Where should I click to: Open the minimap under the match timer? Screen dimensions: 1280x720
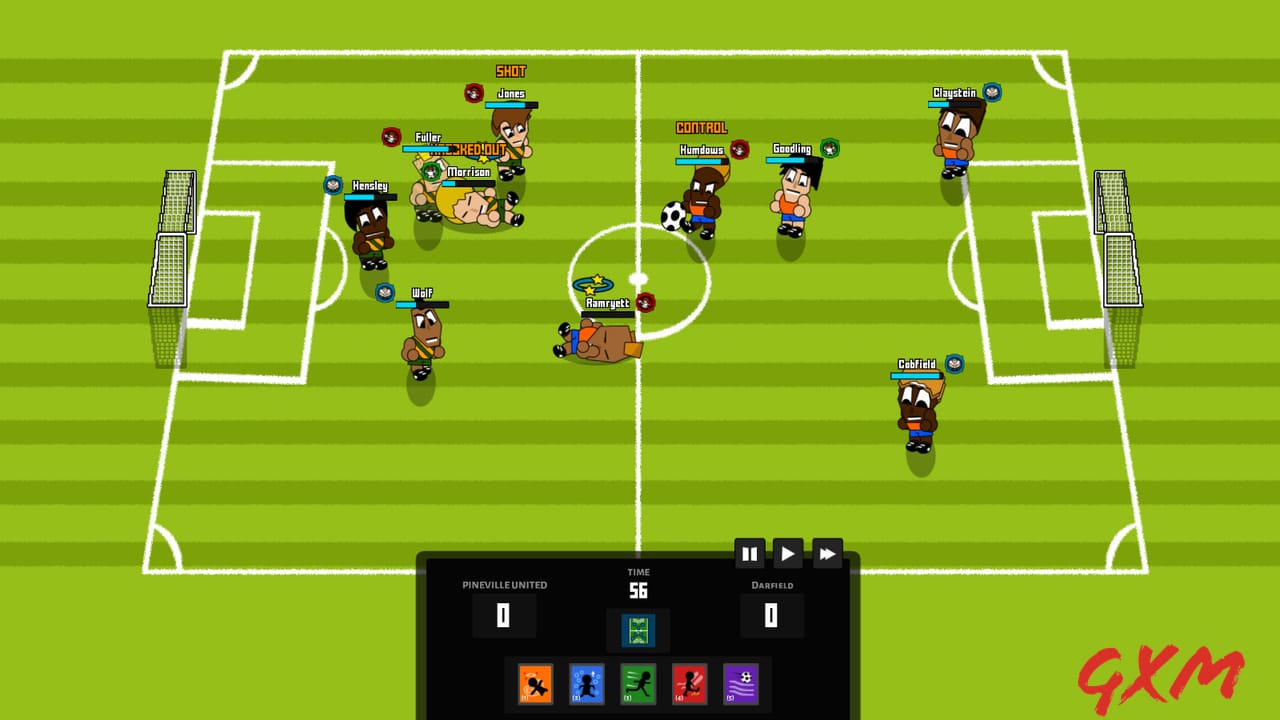click(x=637, y=630)
